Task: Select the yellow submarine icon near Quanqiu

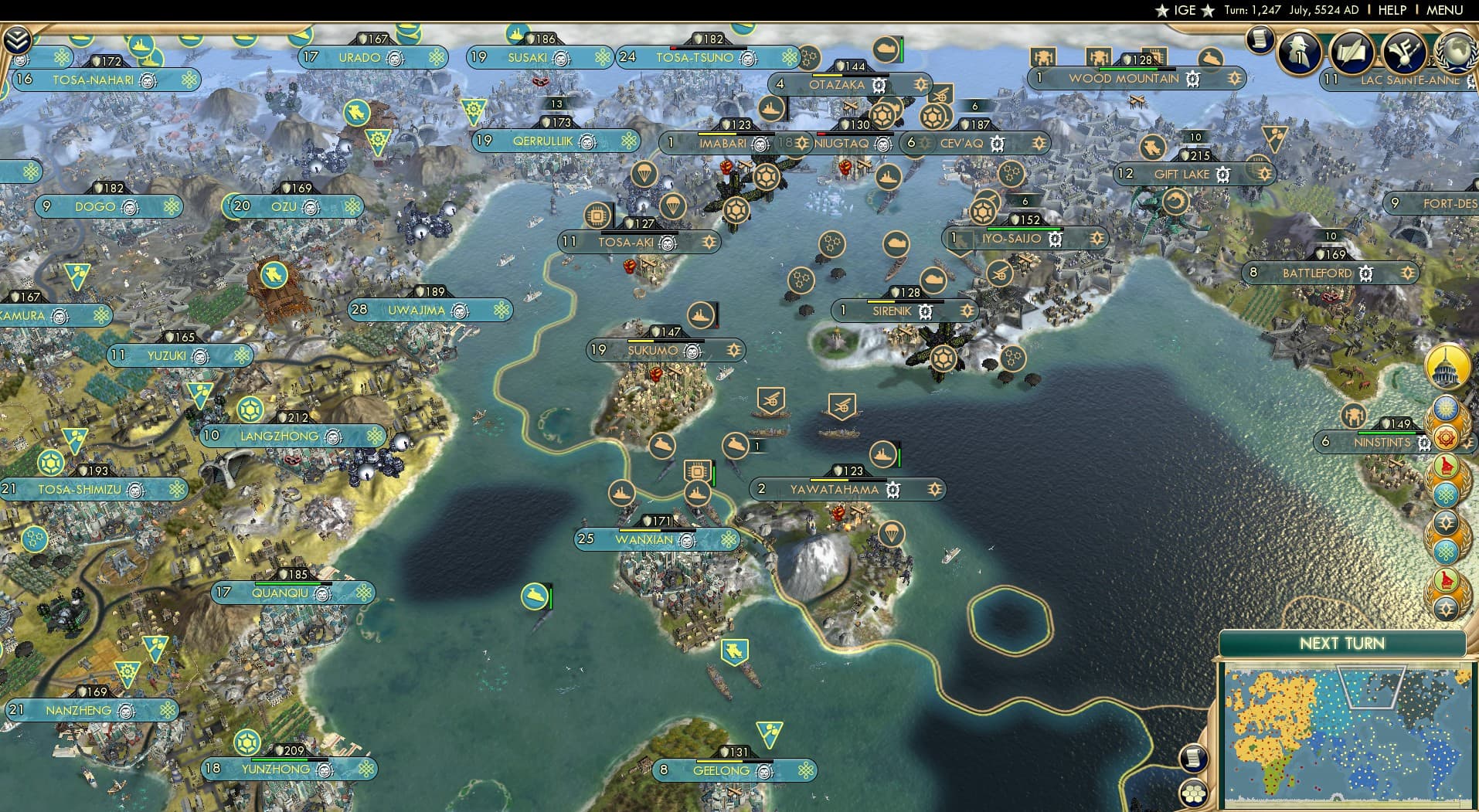Action: (533, 596)
